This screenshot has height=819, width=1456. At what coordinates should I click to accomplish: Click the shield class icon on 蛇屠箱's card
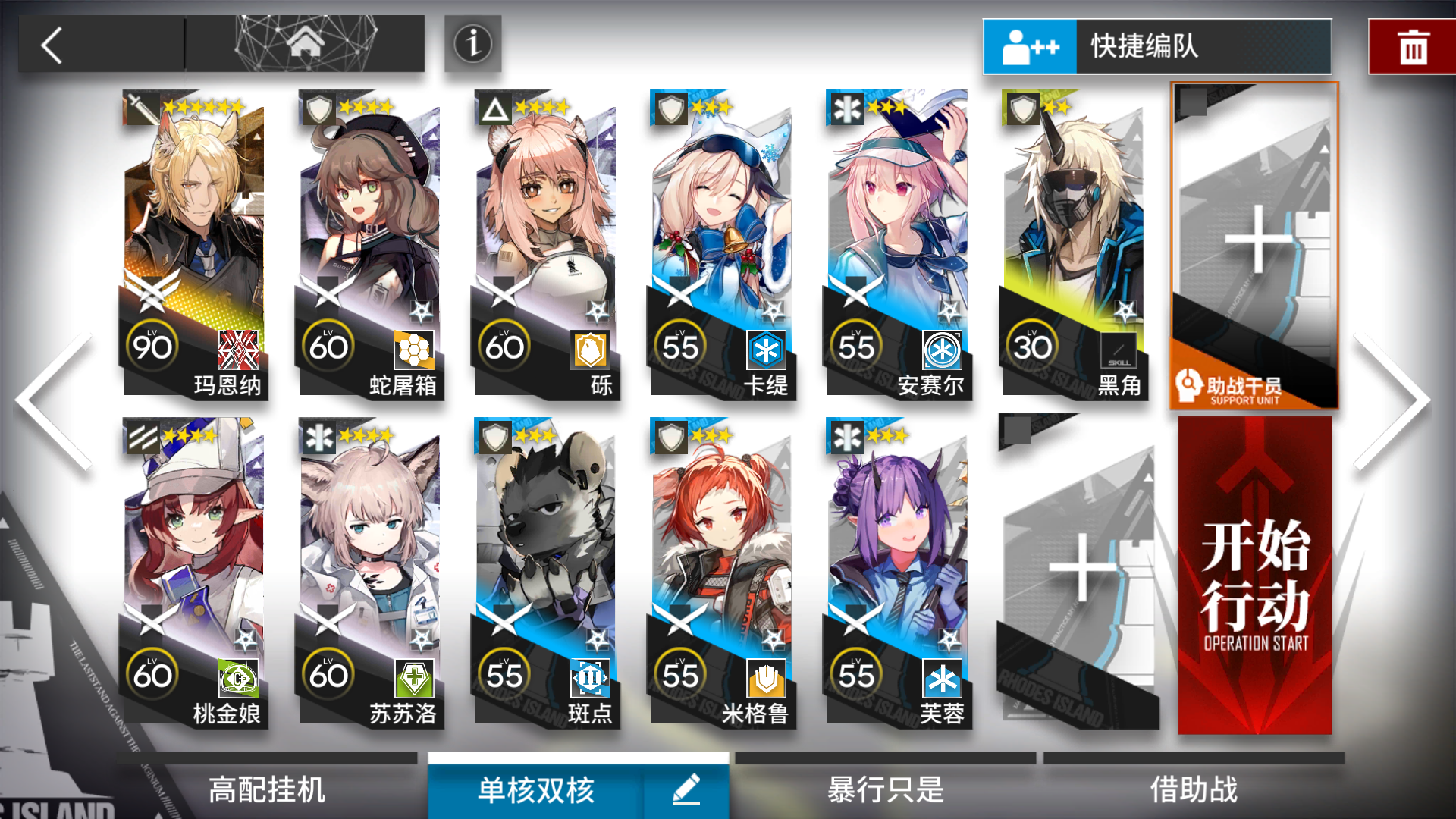[319, 108]
